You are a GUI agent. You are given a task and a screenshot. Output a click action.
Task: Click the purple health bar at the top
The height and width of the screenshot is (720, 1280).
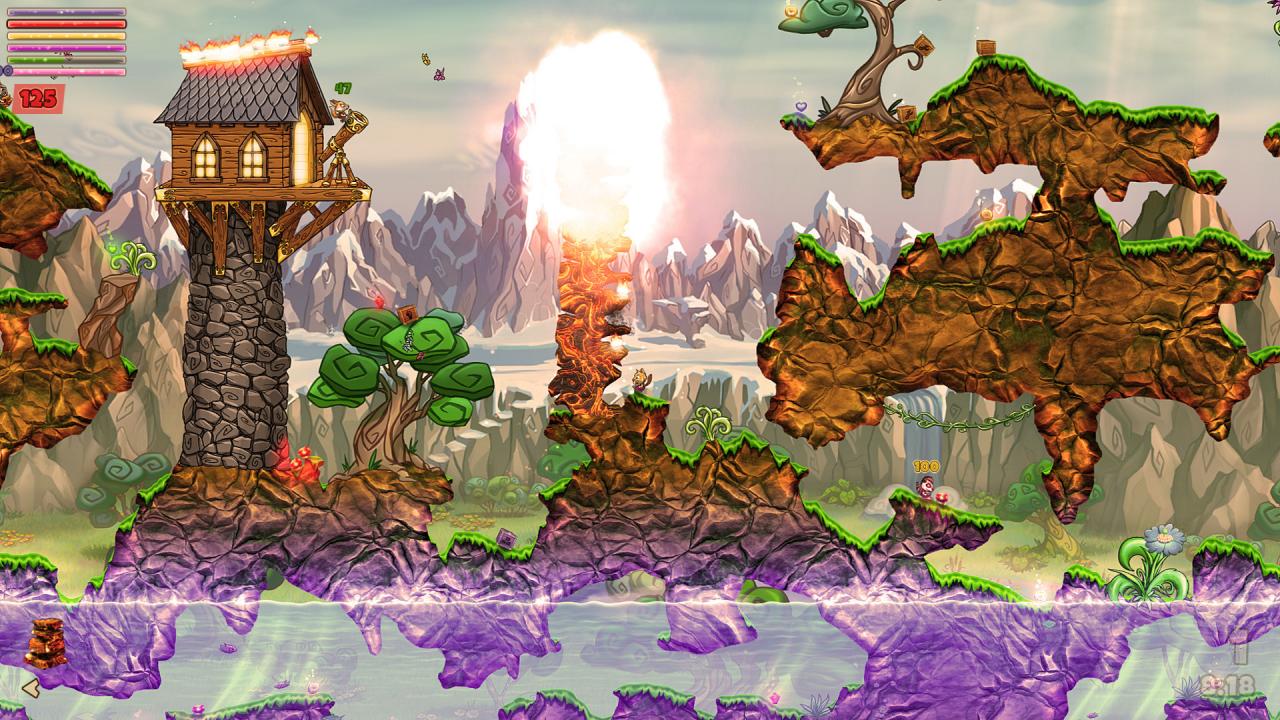click(x=66, y=12)
